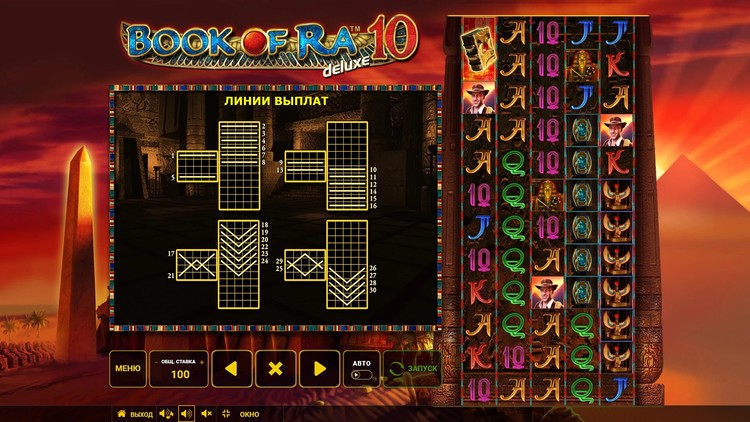Exit the game via ВЫХОД
Image resolution: width=750 pixels, height=422 pixels.
pyautogui.click(x=135, y=413)
